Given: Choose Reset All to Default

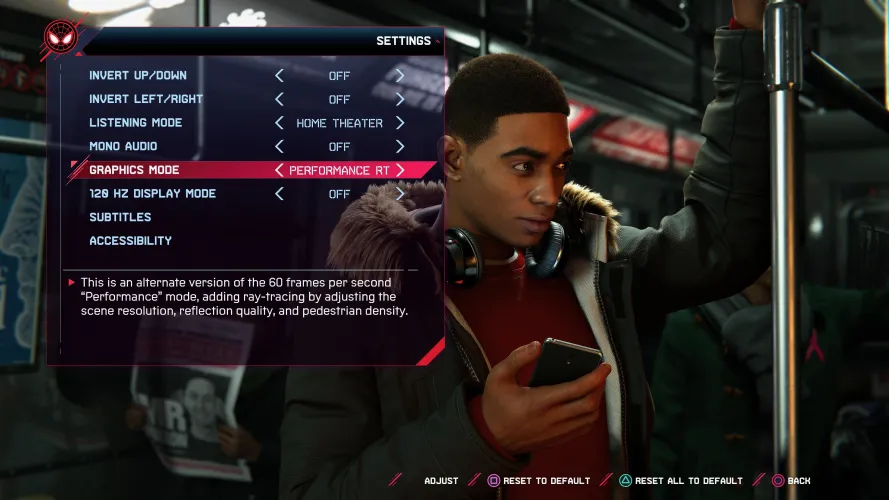Looking at the screenshot, I should (680, 481).
